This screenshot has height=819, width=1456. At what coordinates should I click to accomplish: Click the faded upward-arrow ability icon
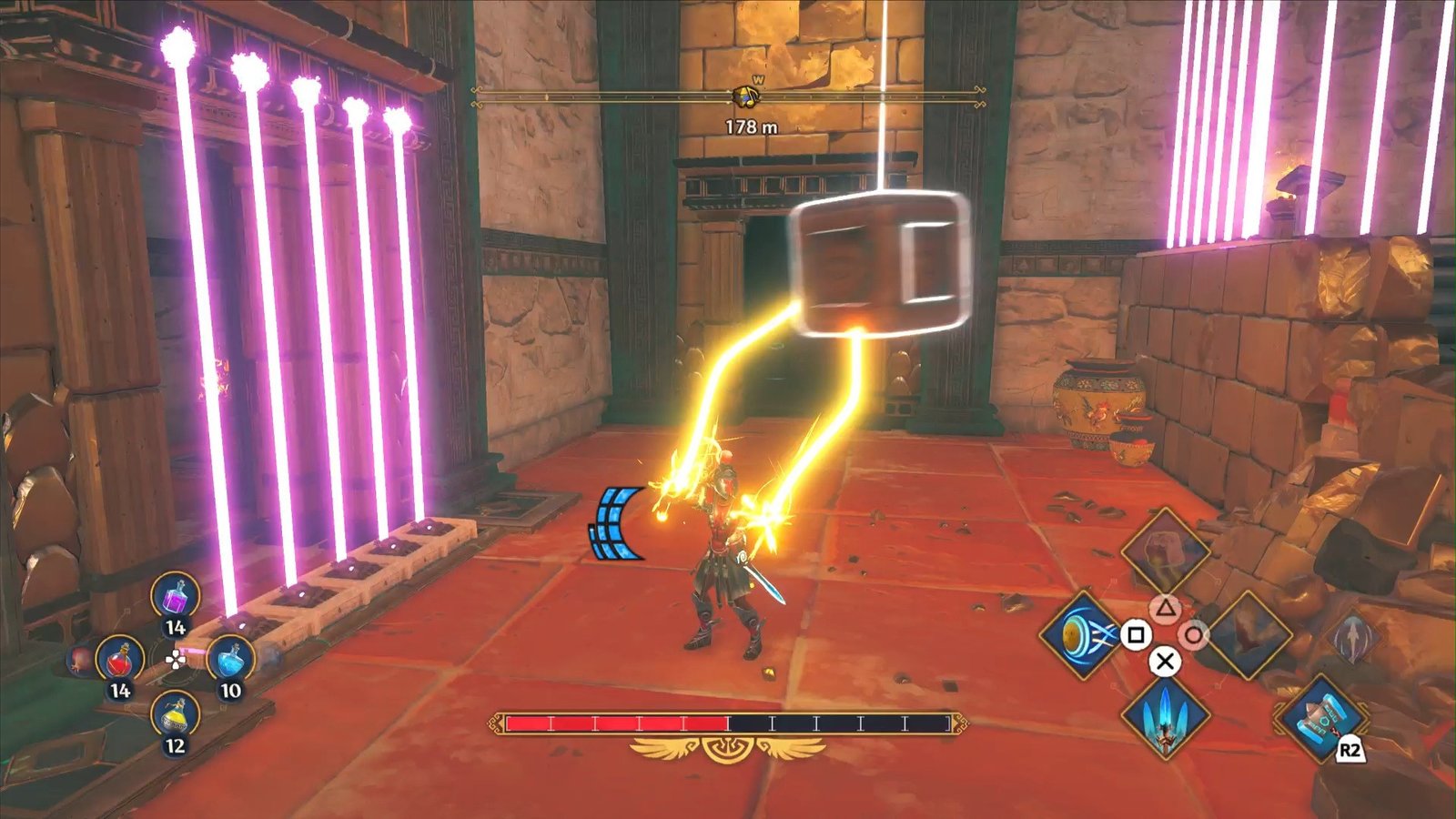pos(1354,636)
